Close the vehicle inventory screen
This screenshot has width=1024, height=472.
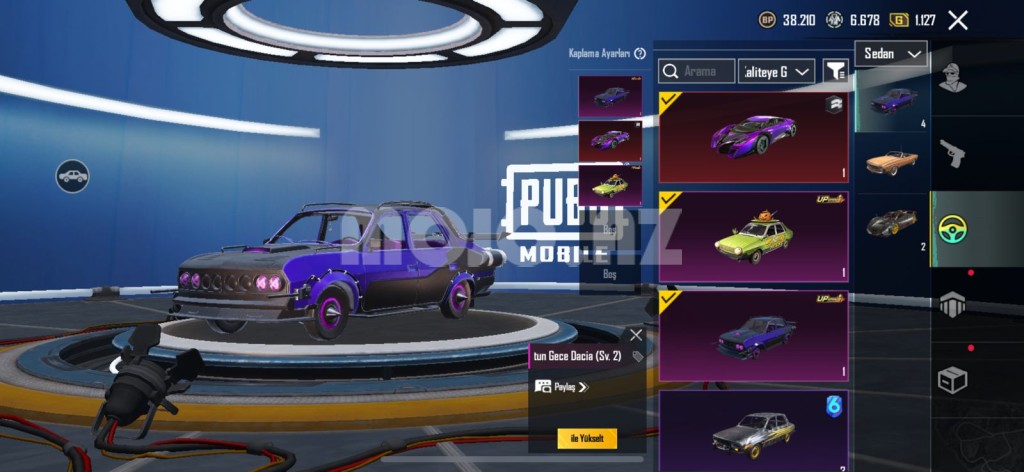click(x=957, y=20)
